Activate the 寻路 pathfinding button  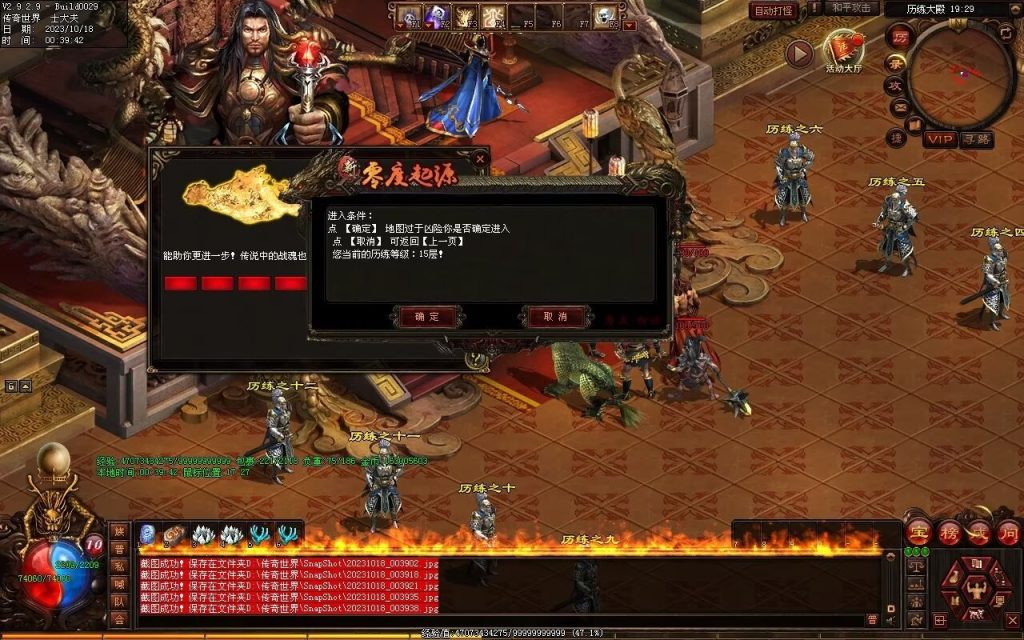[977, 139]
